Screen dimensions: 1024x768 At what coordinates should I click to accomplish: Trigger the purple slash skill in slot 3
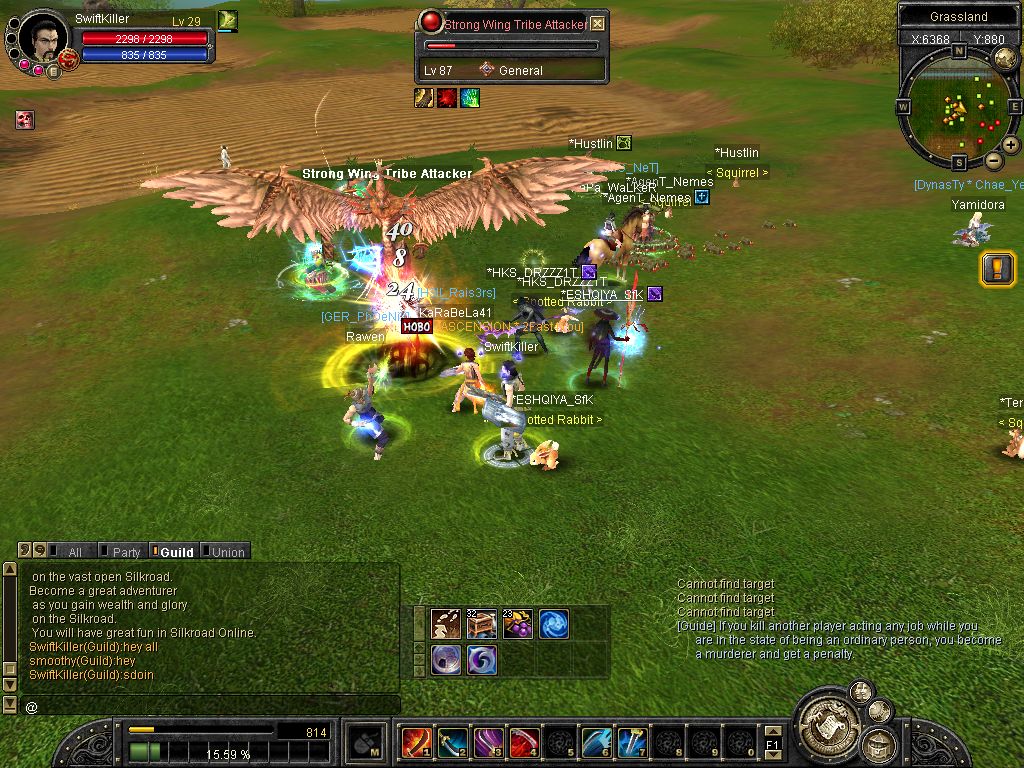pyautogui.click(x=488, y=742)
